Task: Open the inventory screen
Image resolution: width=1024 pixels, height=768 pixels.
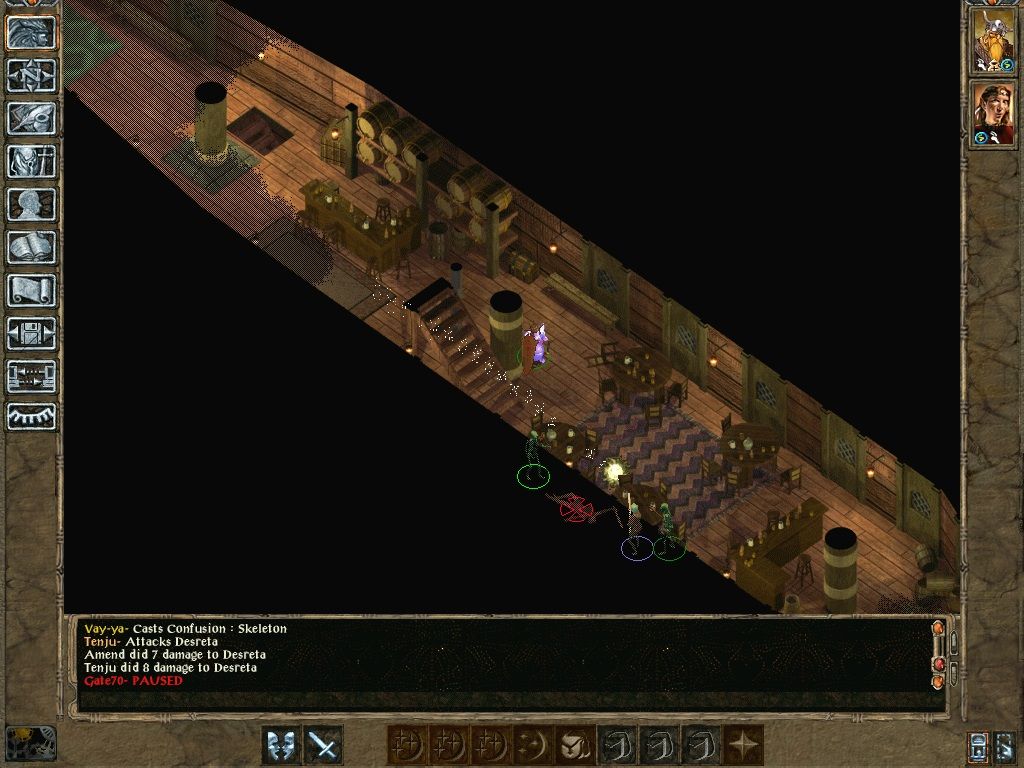Action: tap(31, 161)
